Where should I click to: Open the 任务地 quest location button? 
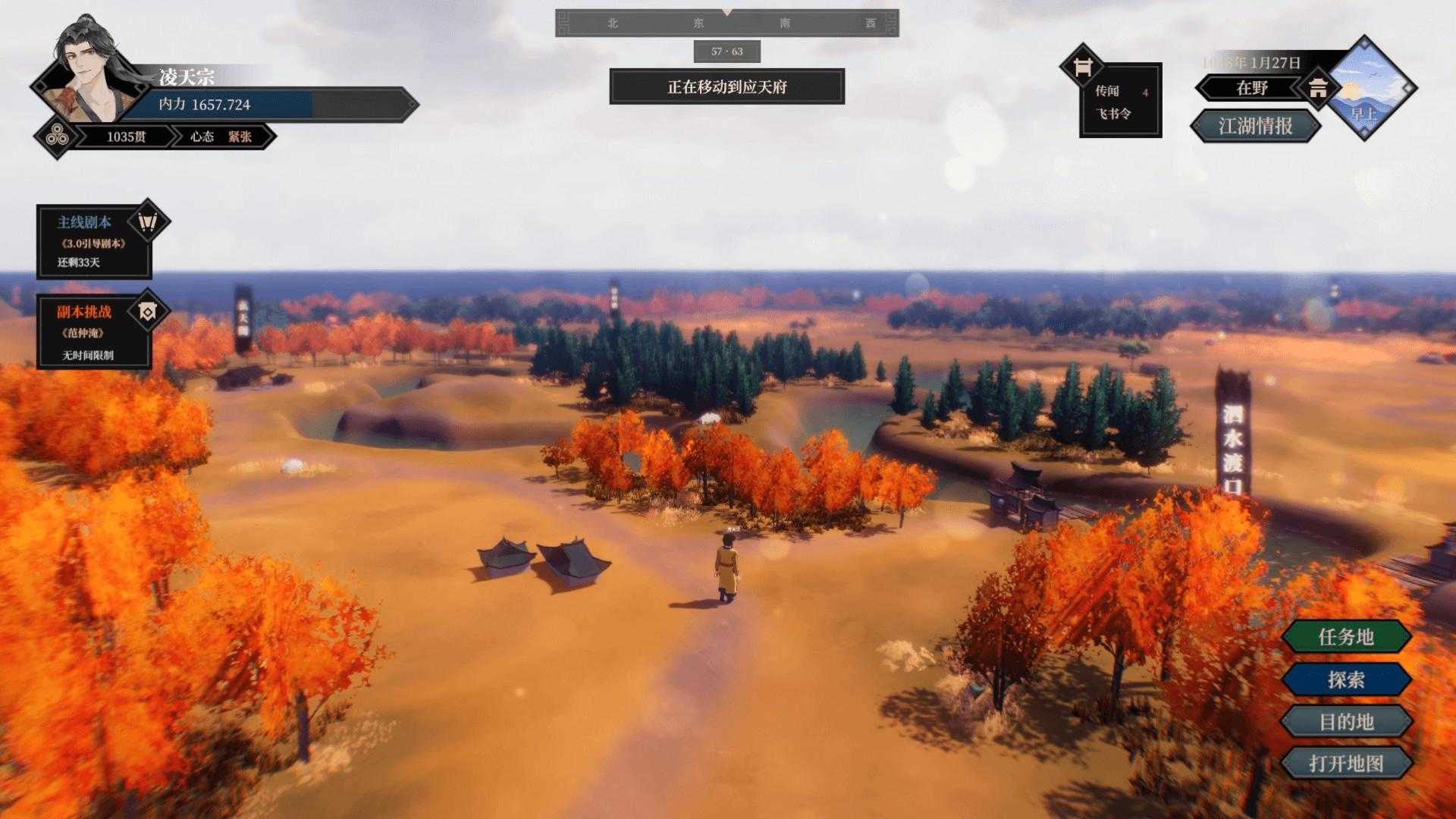click(1346, 637)
